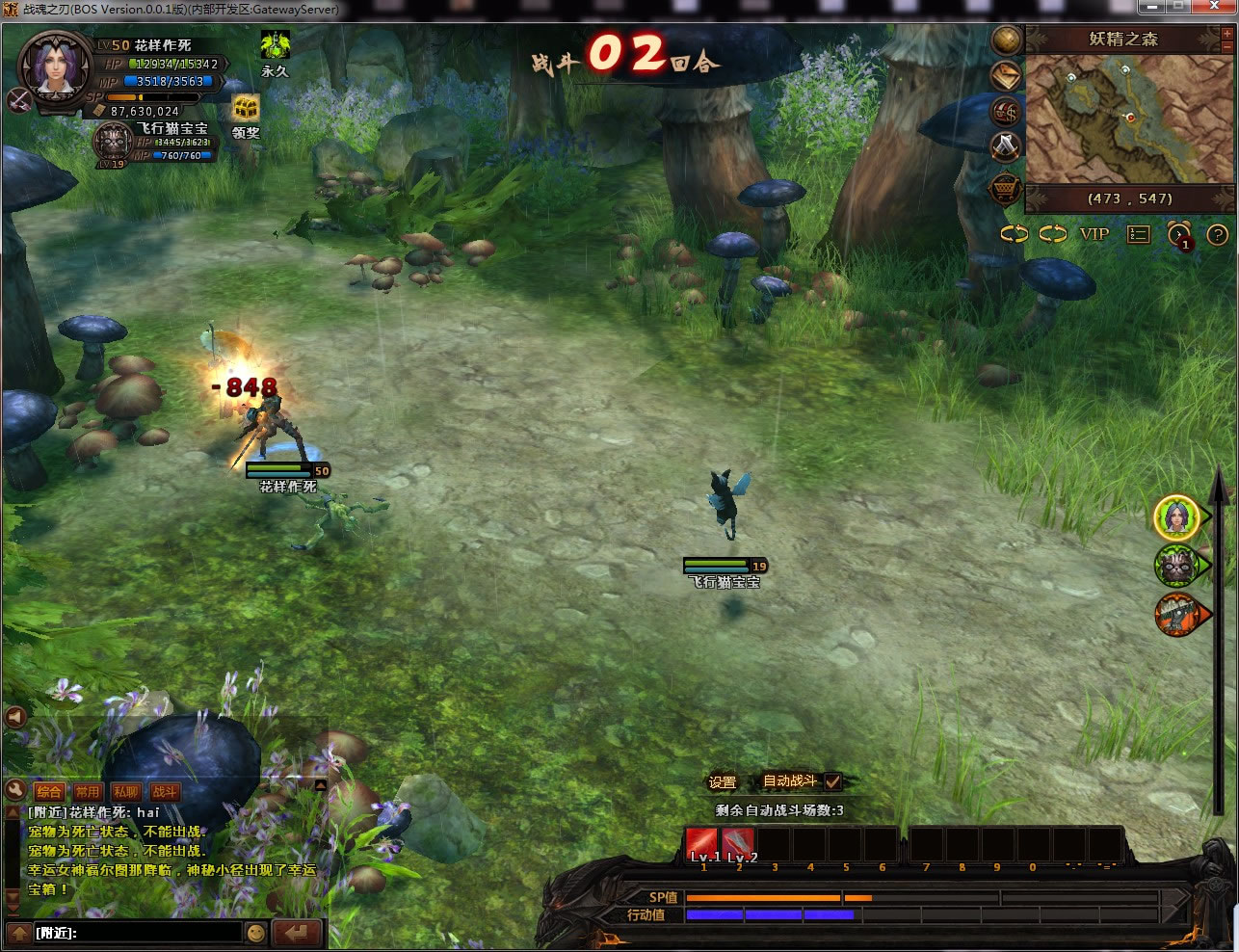Open the chat settings wrench icon
Image resolution: width=1239 pixels, height=952 pixels.
14,791
